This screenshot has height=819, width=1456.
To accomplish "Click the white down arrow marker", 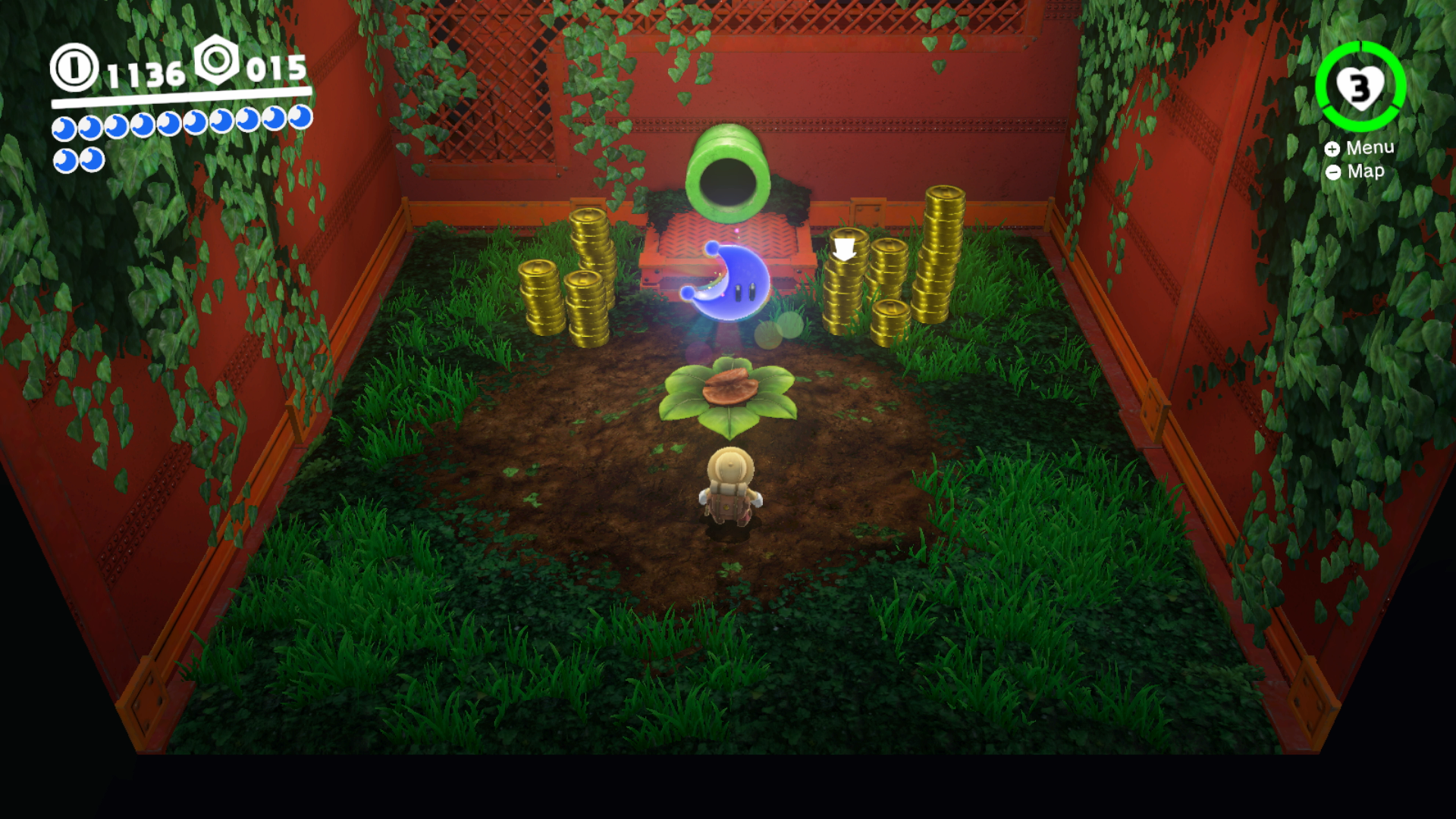I will (845, 249).
